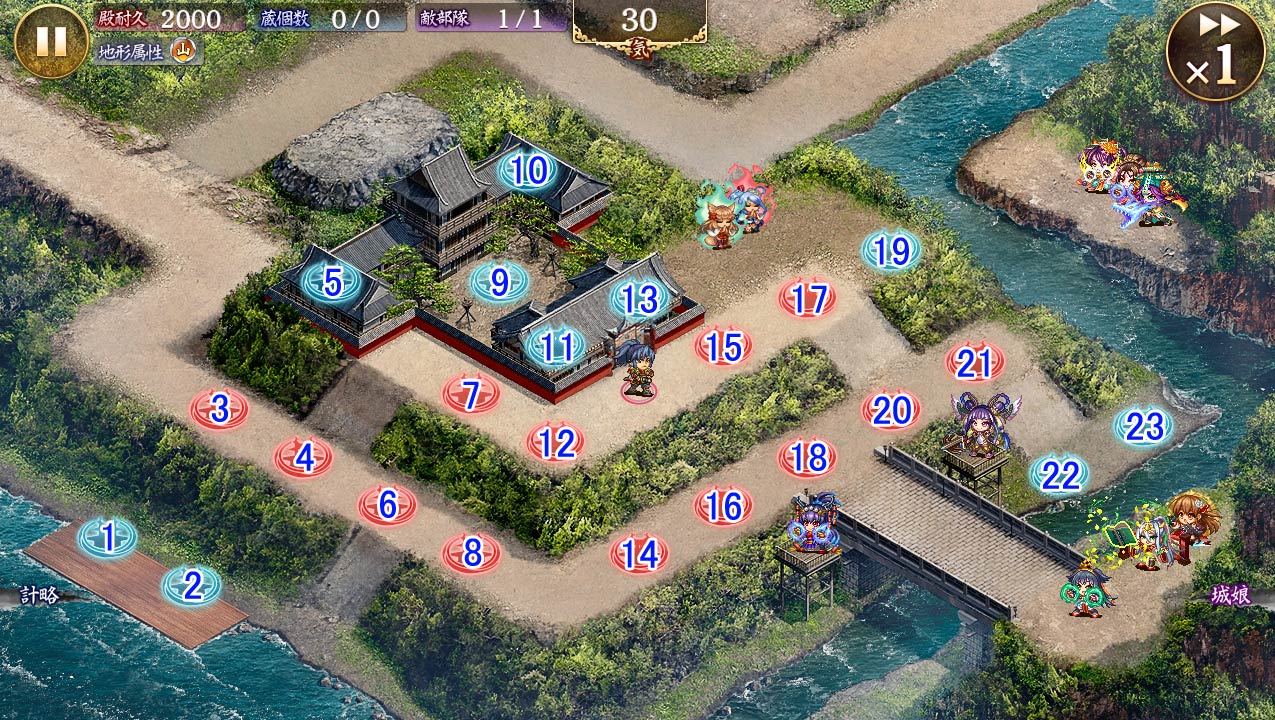
Task: Choose blue placement marker 5
Action: 333,283
